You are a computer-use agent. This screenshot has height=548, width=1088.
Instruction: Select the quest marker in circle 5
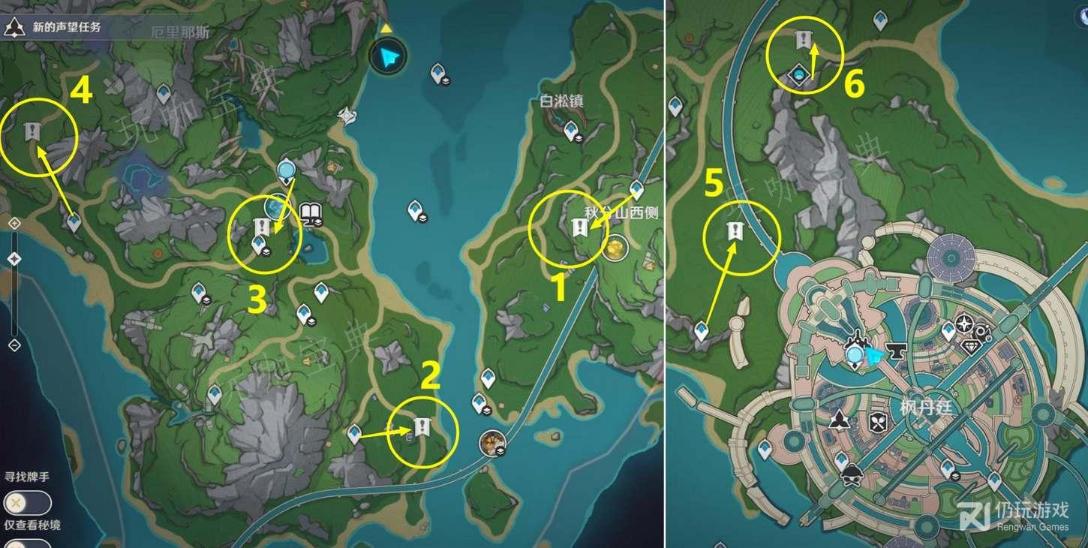pyautogui.click(x=735, y=232)
